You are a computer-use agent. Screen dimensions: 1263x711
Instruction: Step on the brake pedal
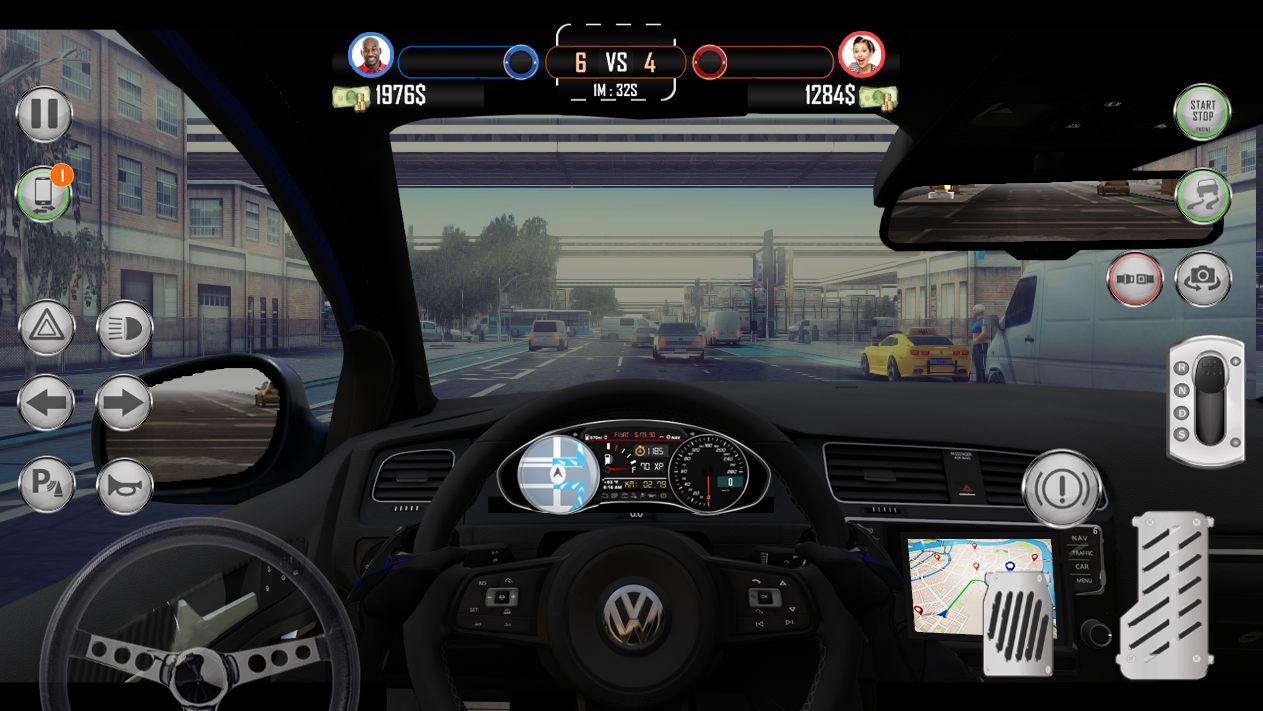coord(1019,624)
